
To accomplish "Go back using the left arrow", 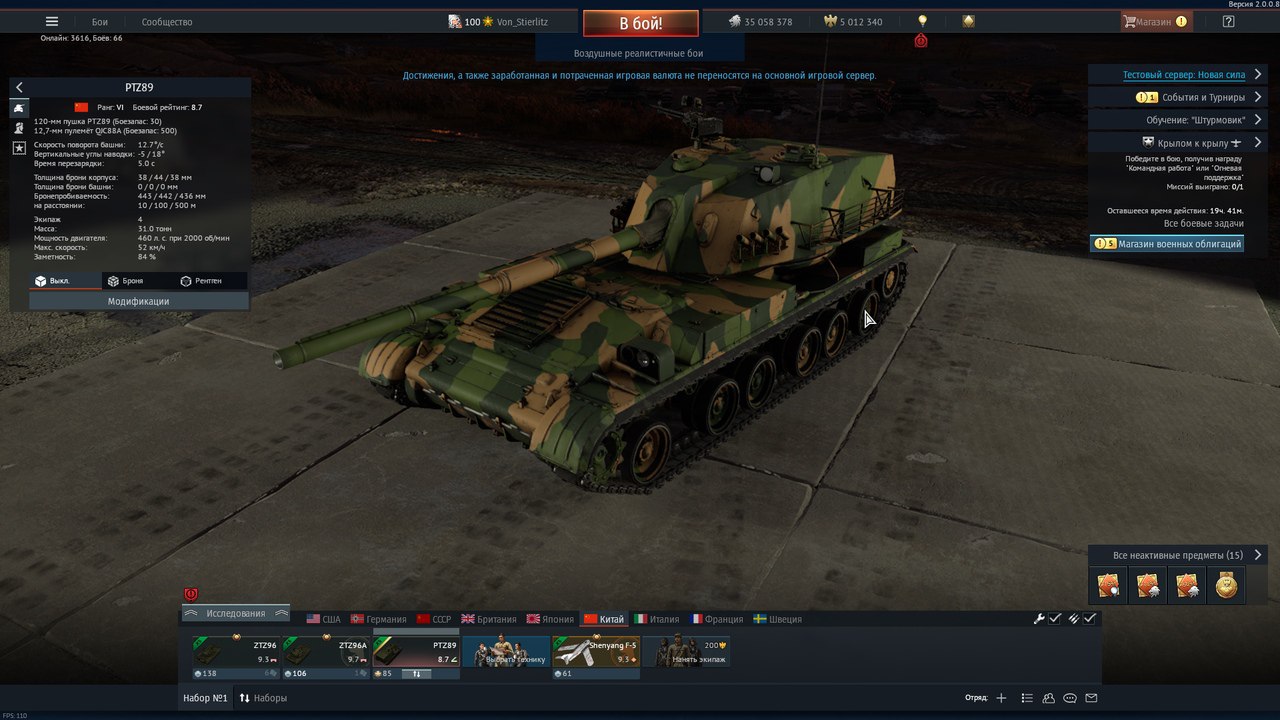I will 19,88.
